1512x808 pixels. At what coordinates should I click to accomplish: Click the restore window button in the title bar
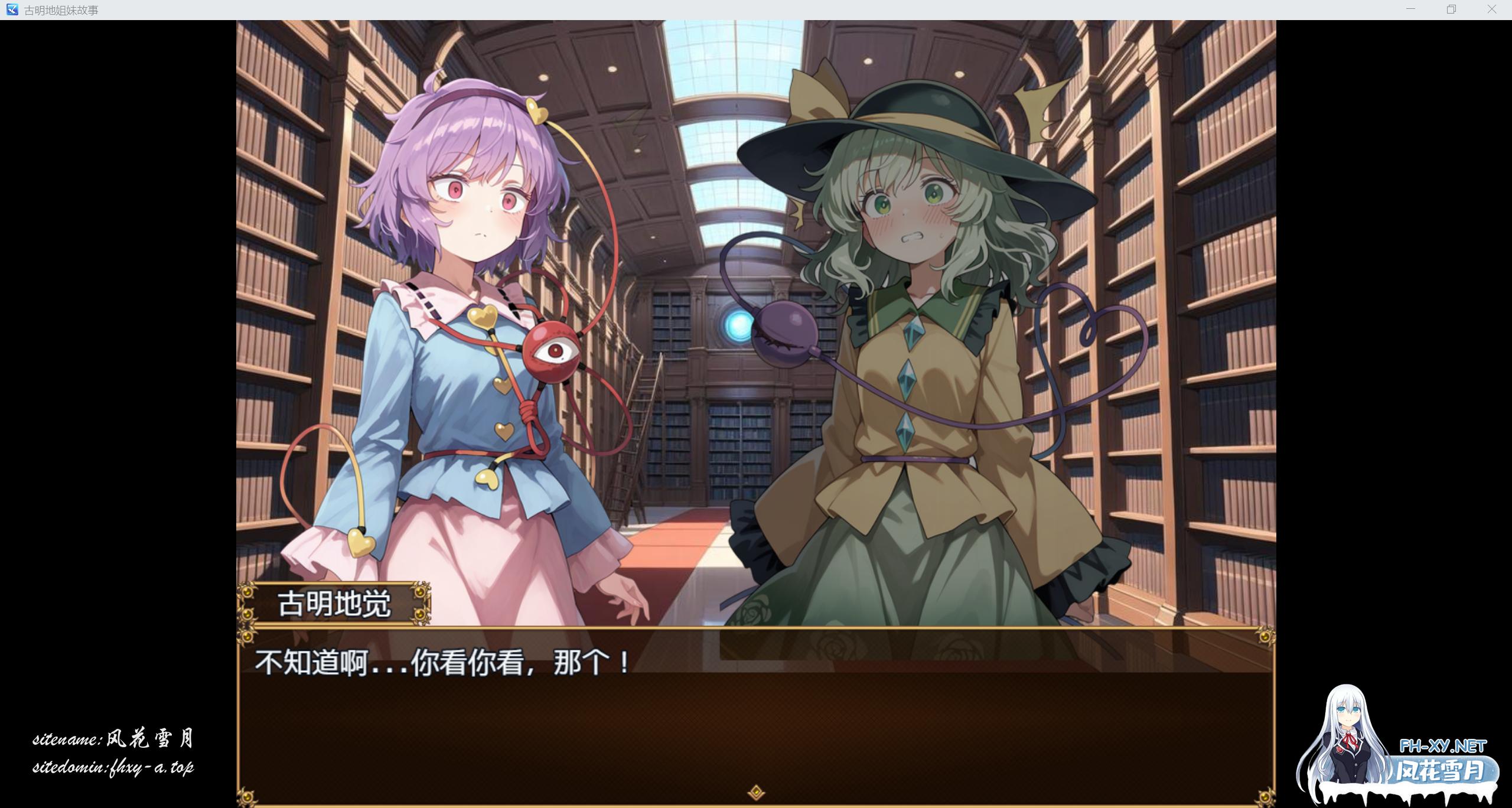point(1451,9)
